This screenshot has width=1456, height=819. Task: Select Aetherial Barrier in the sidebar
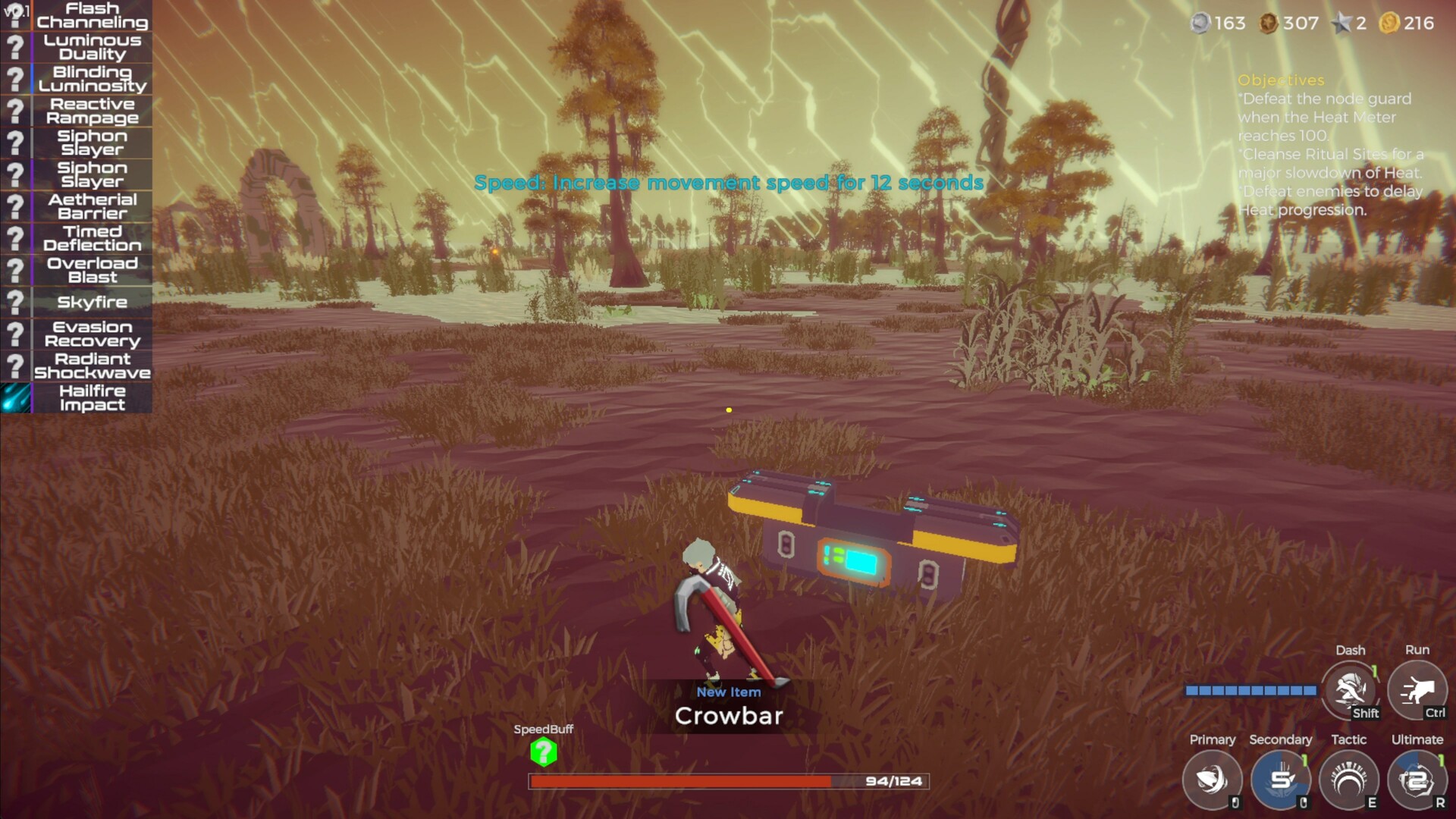(x=91, y=206)
